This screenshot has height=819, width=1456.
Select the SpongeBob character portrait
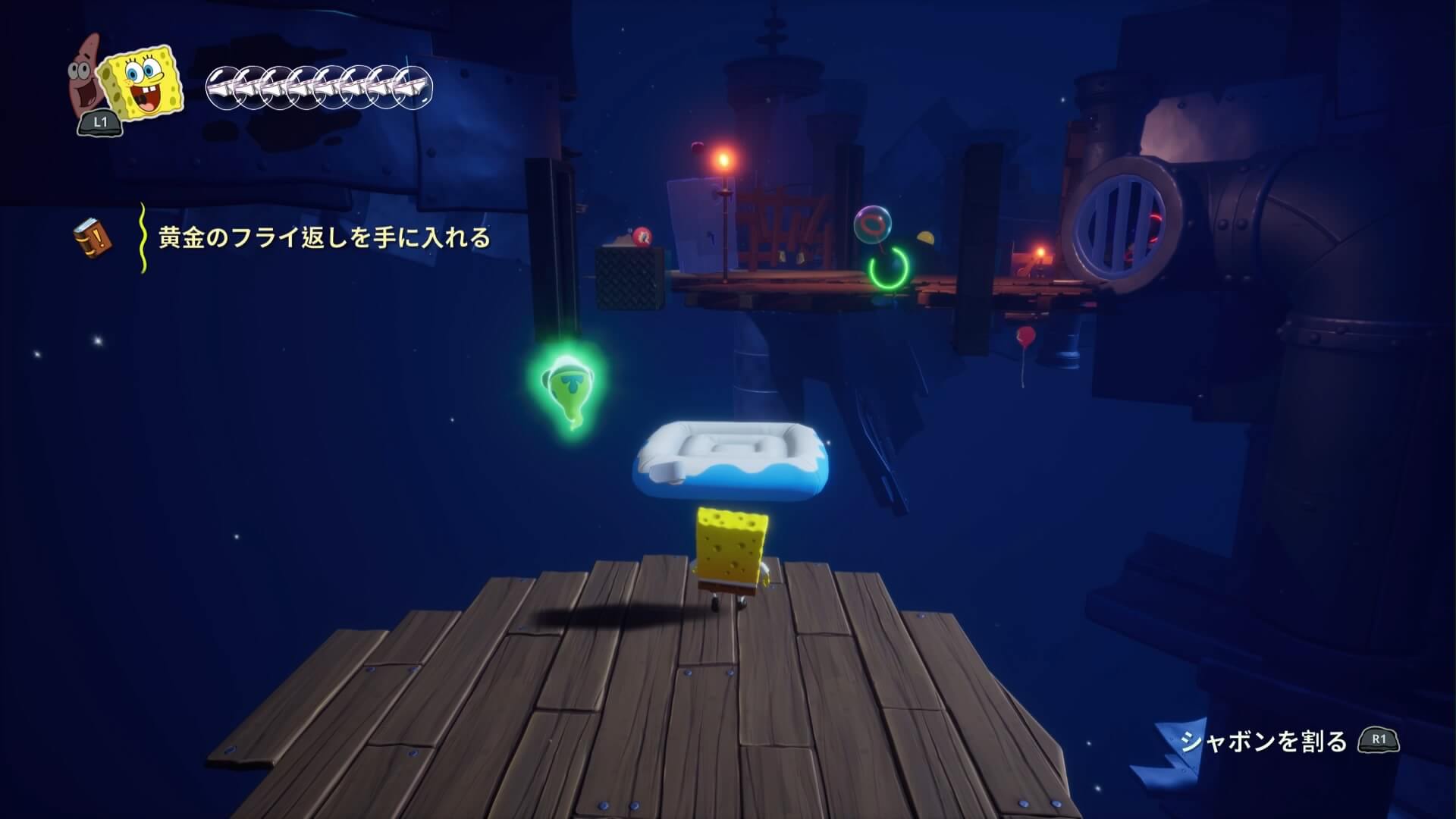[143, 83]
